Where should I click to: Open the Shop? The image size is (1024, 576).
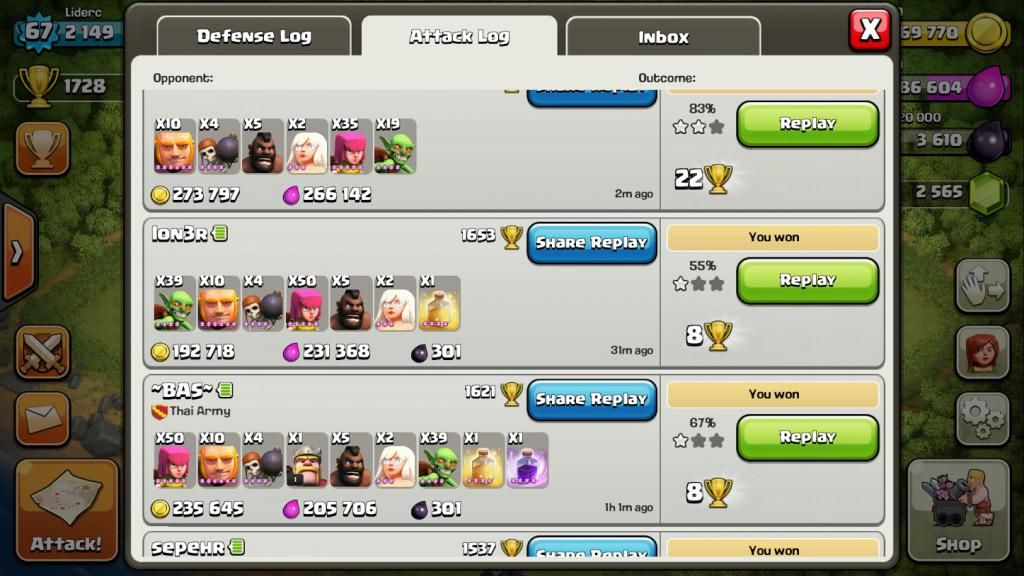(x=957, y=510)
